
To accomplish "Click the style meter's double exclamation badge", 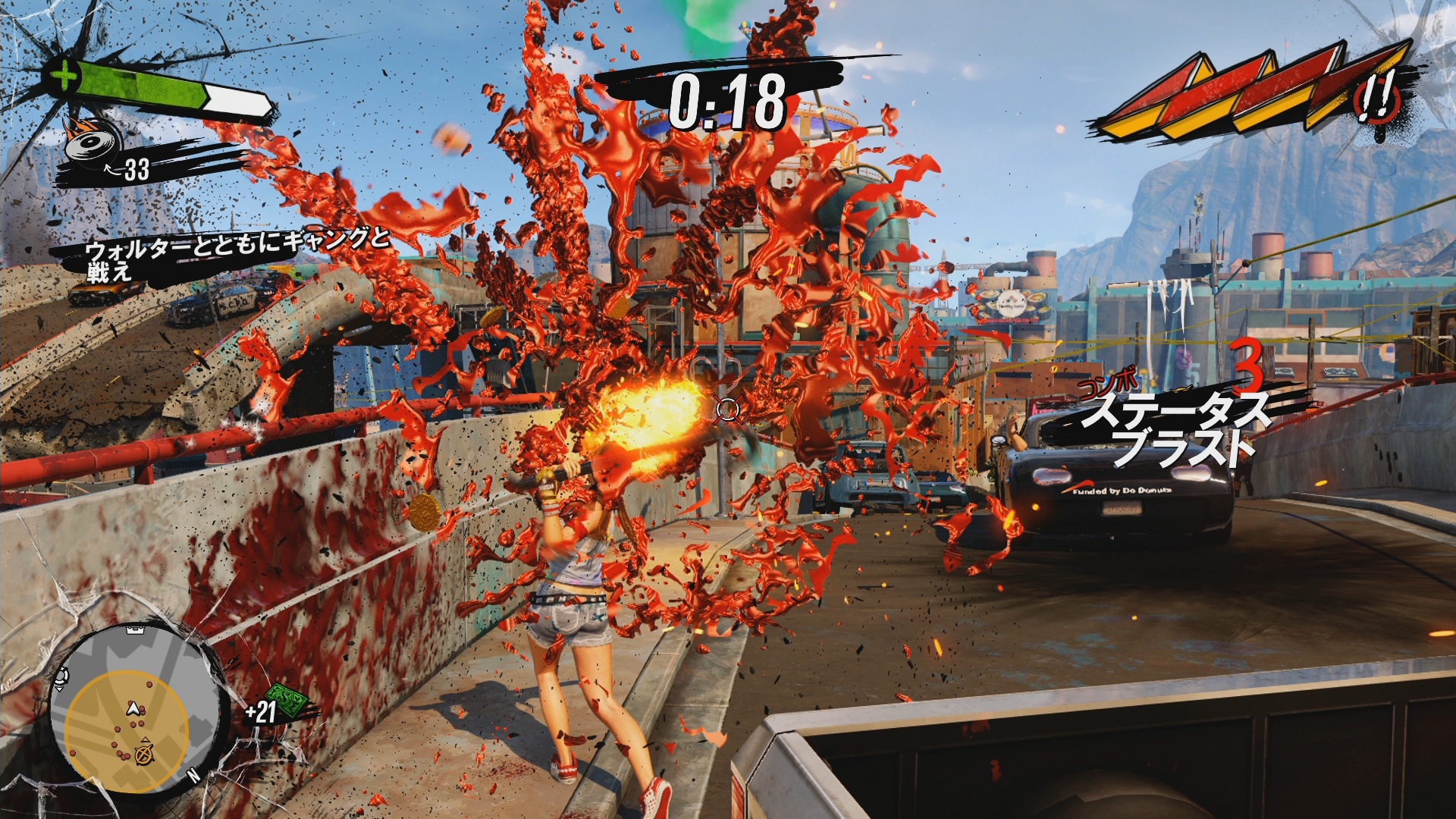I will [x=1378, y=99].
